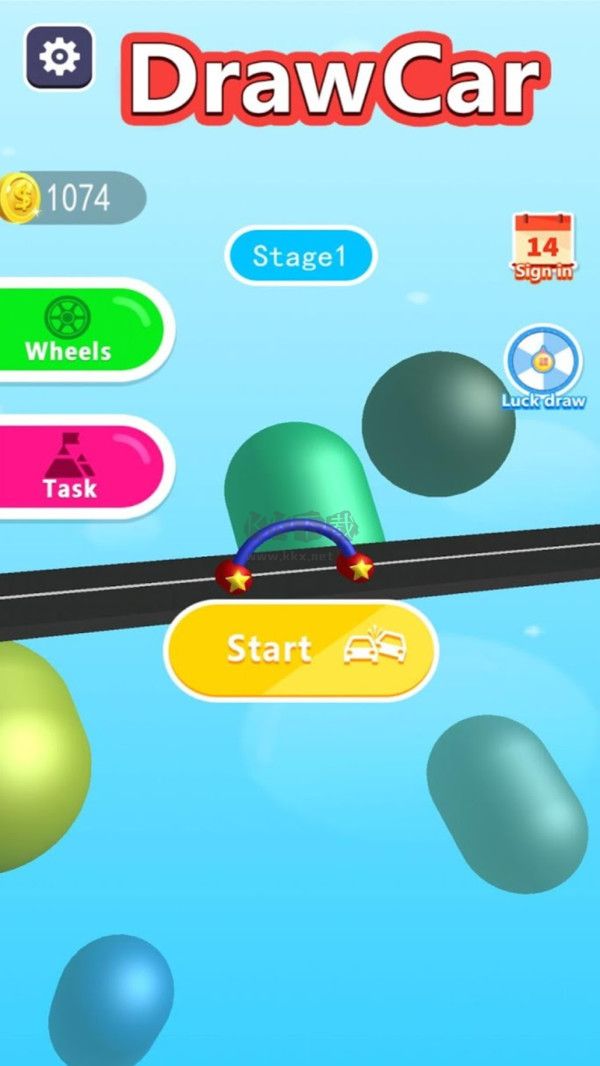Spin the Luck draw wheel

[x=543, y=367]
